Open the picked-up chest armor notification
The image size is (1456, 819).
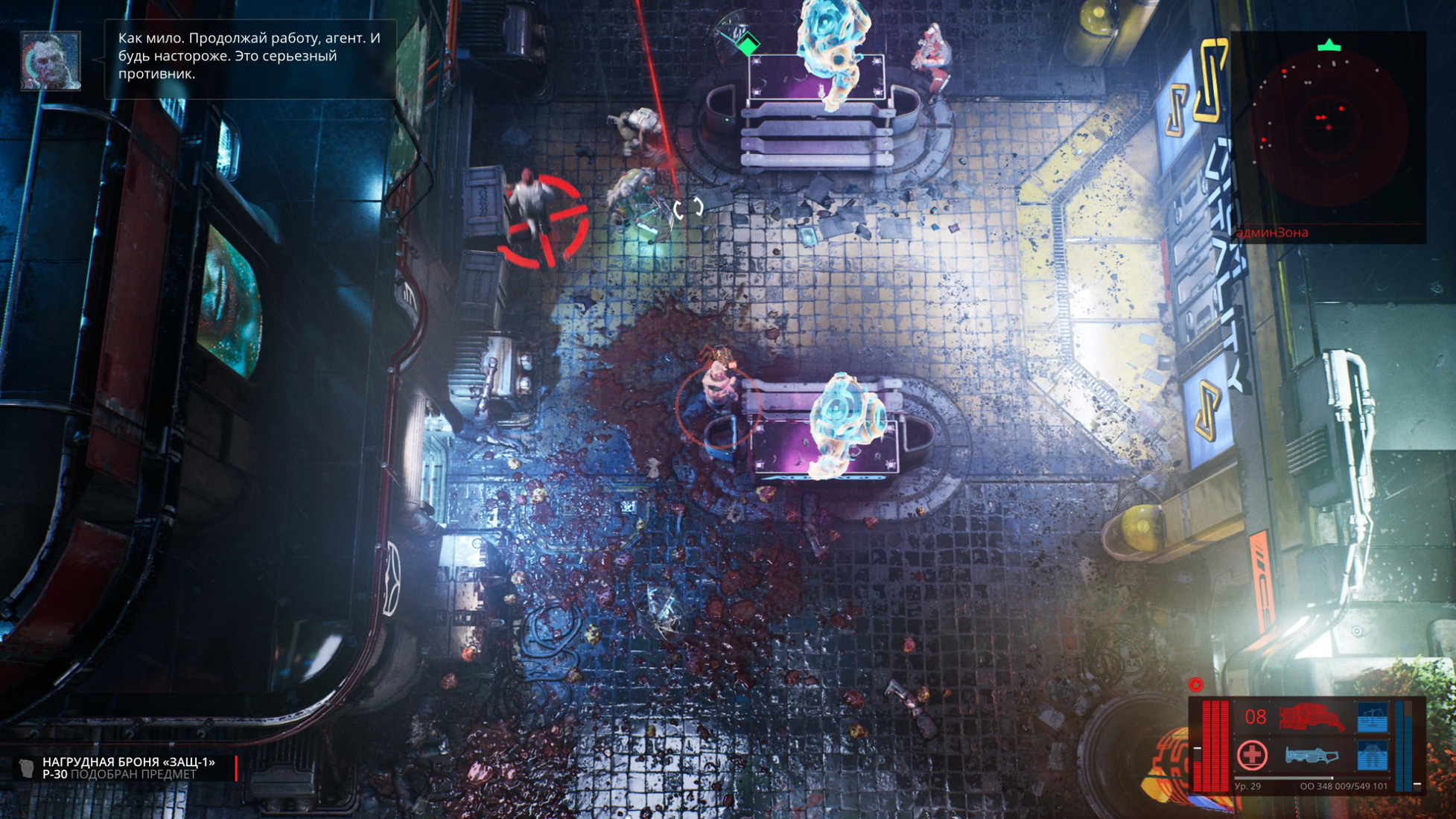pos(128,768)
